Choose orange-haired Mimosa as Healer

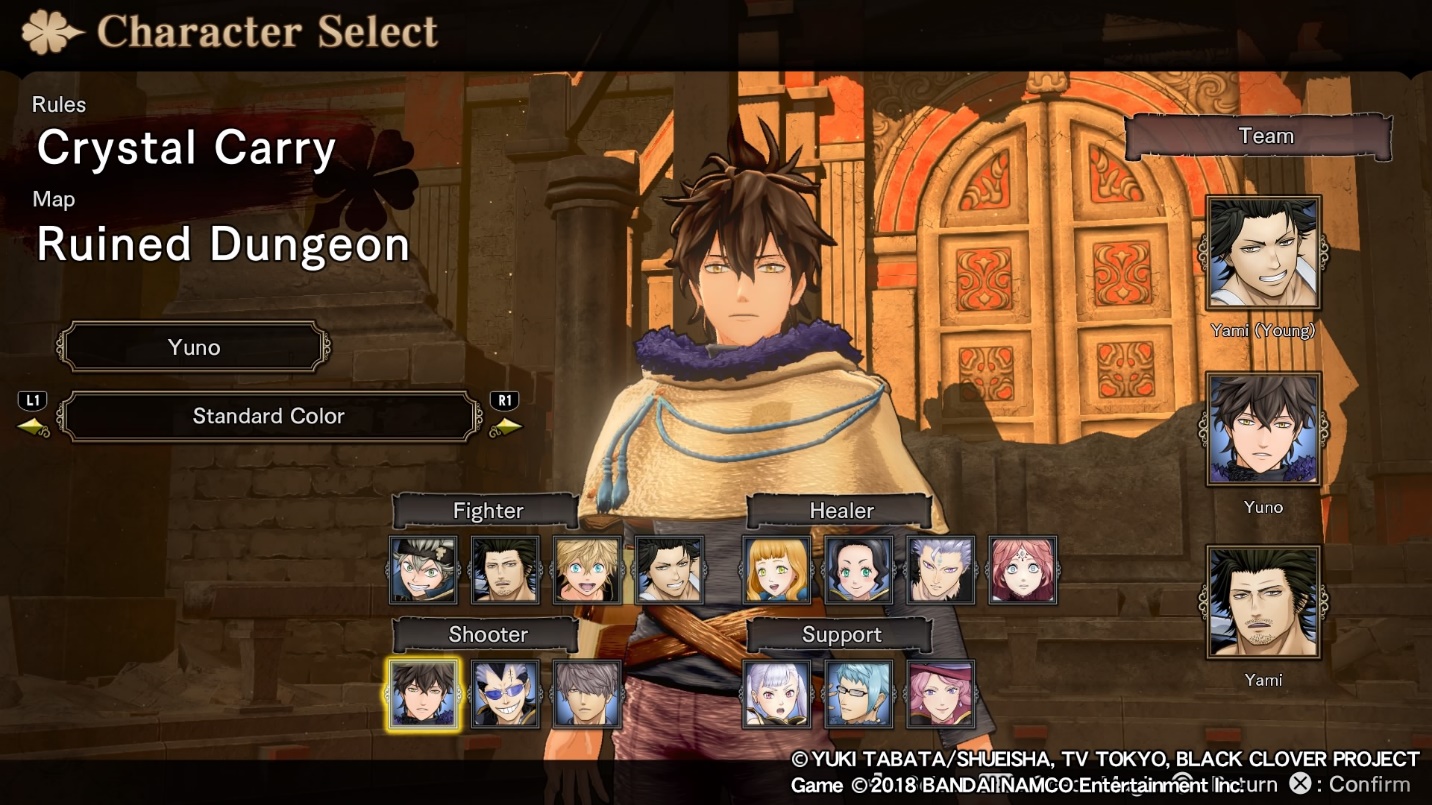[x=777, y=570]
